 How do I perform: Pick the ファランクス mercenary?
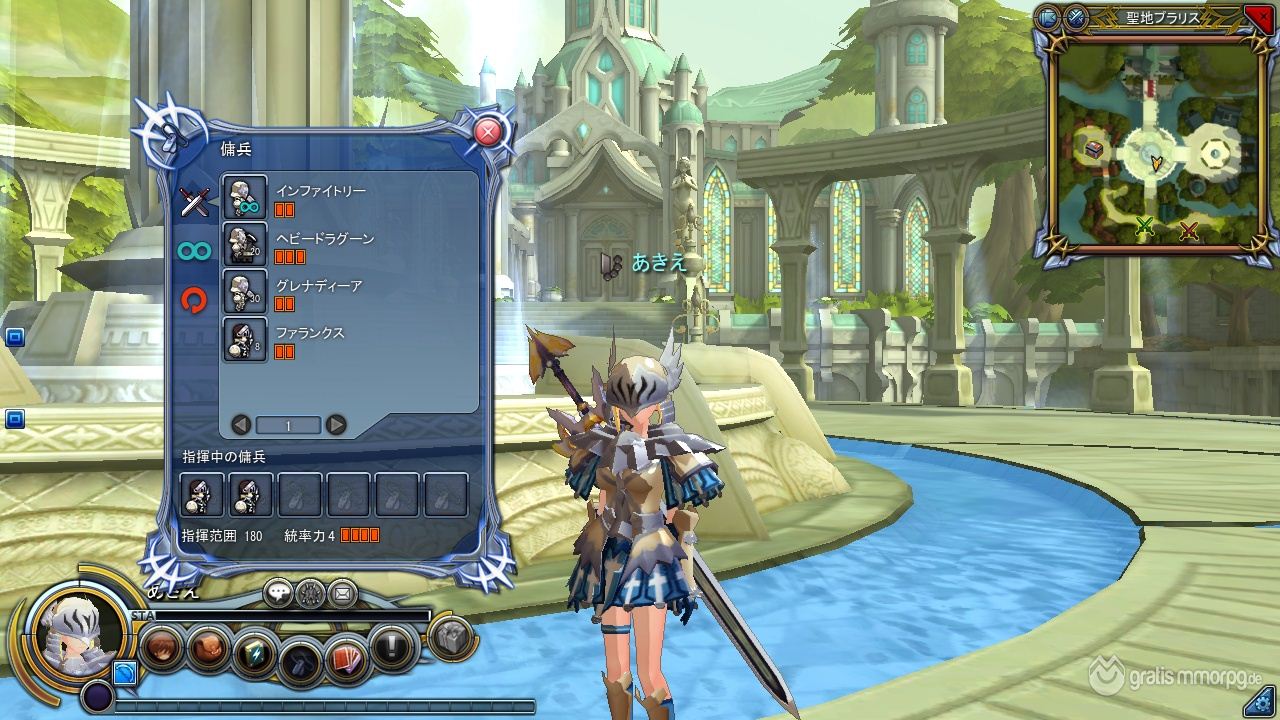pyautogui.click(x=245, y=340)
